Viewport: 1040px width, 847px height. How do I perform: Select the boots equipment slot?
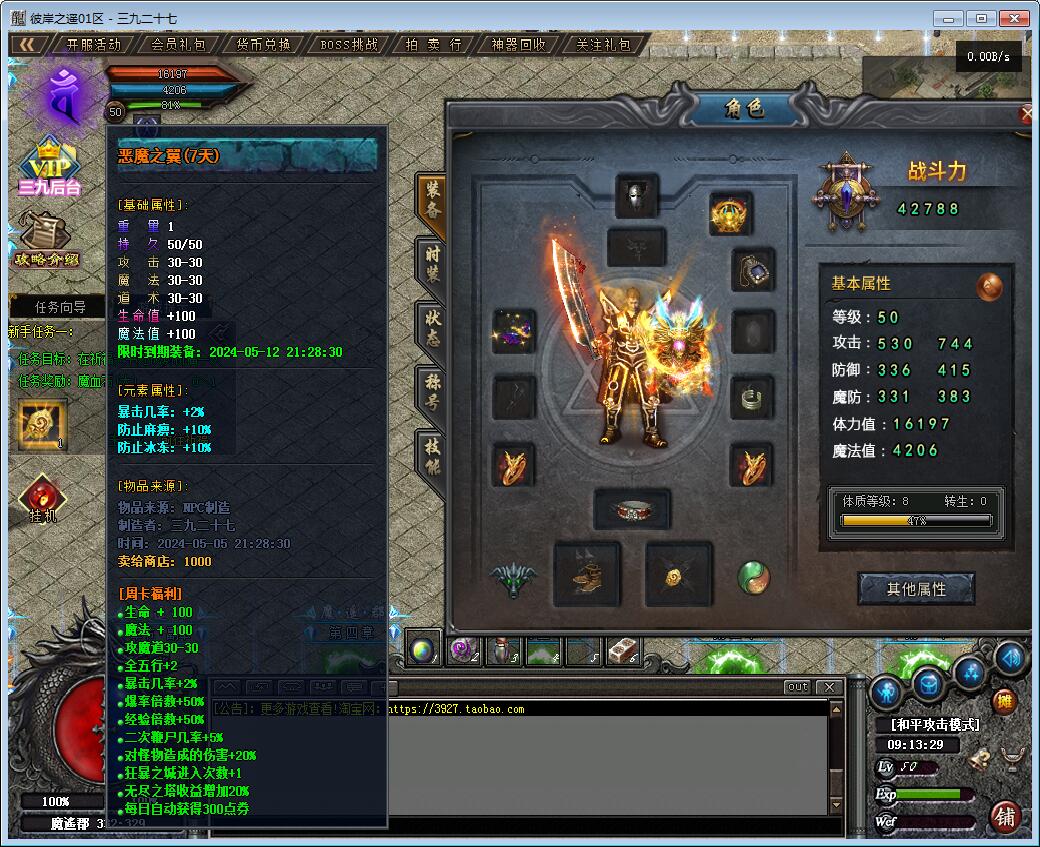pos(586,575)
